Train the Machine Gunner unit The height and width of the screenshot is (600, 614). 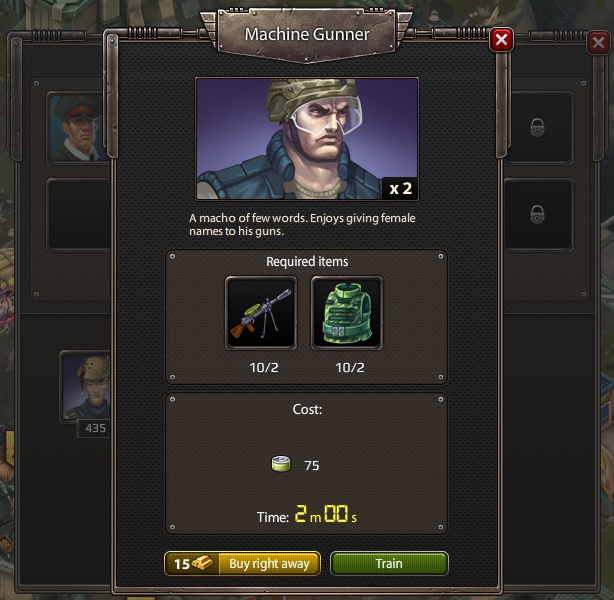[389, 563]
